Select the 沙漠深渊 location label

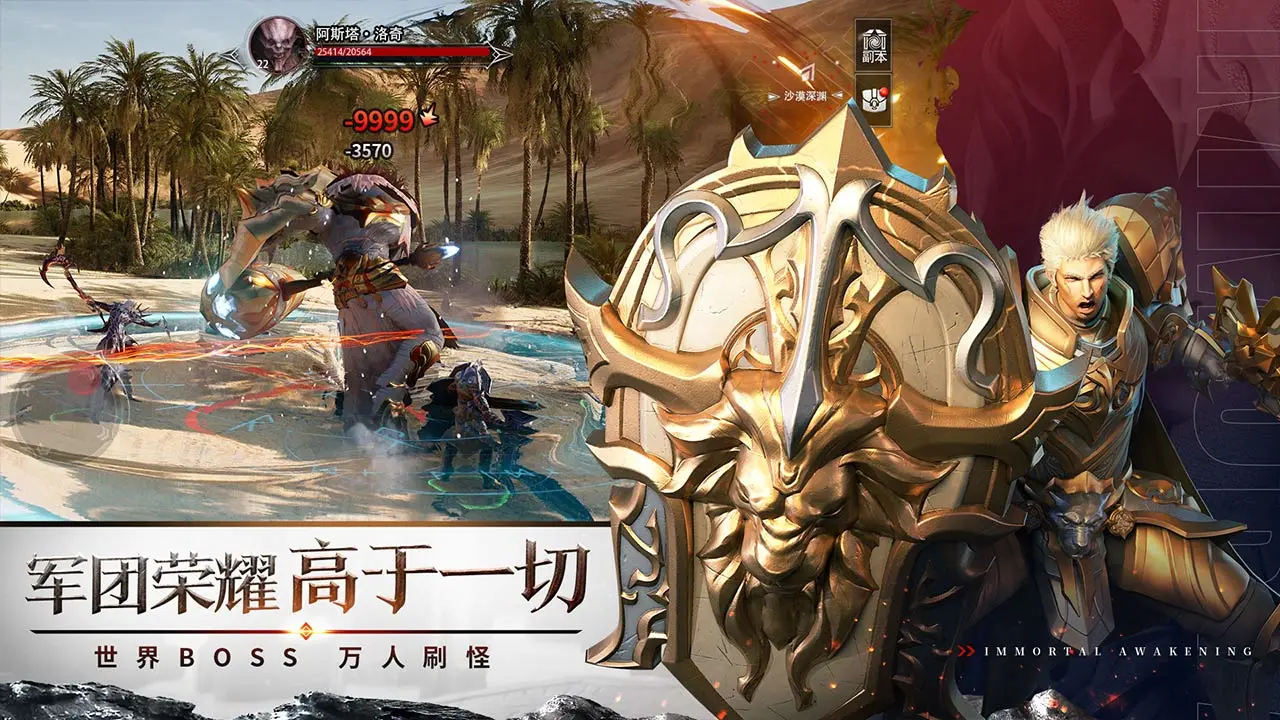pos(805,94)
